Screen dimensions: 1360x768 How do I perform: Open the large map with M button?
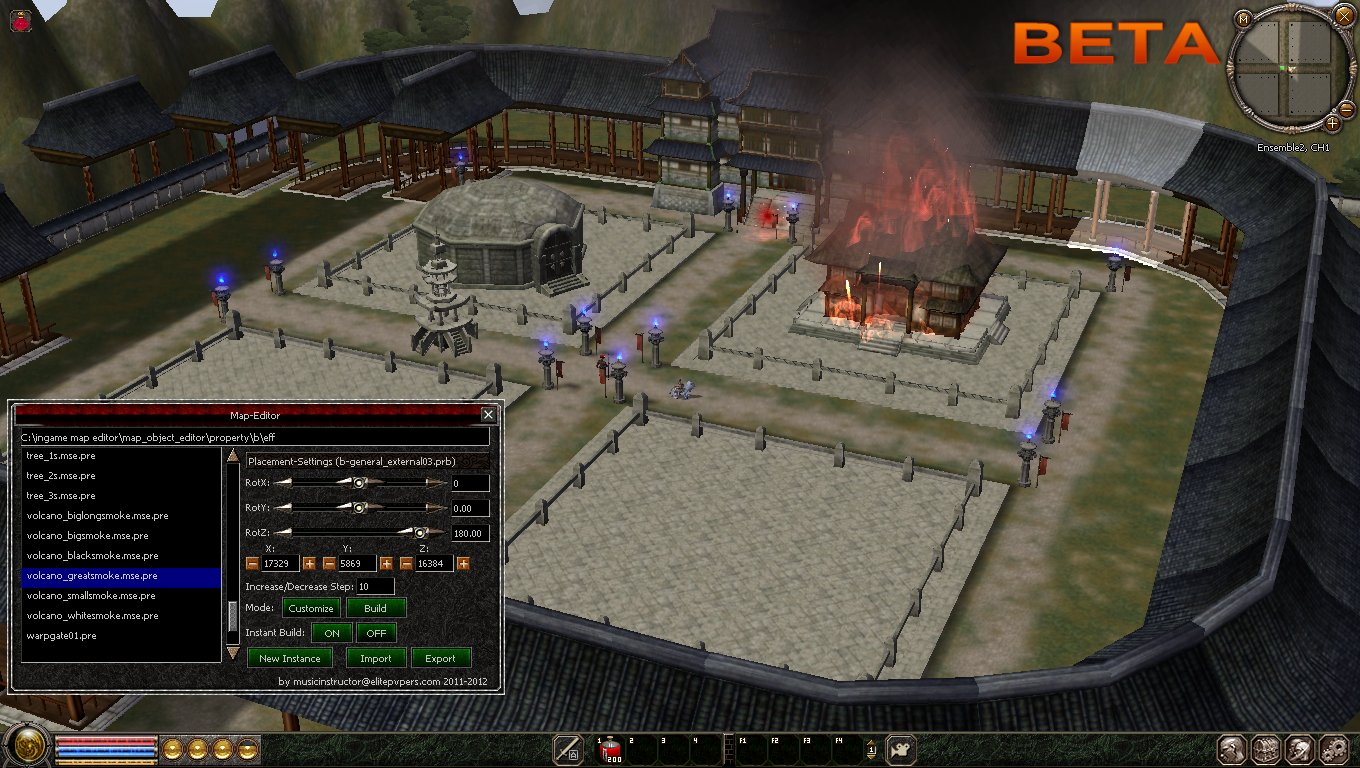[1243, 19]
